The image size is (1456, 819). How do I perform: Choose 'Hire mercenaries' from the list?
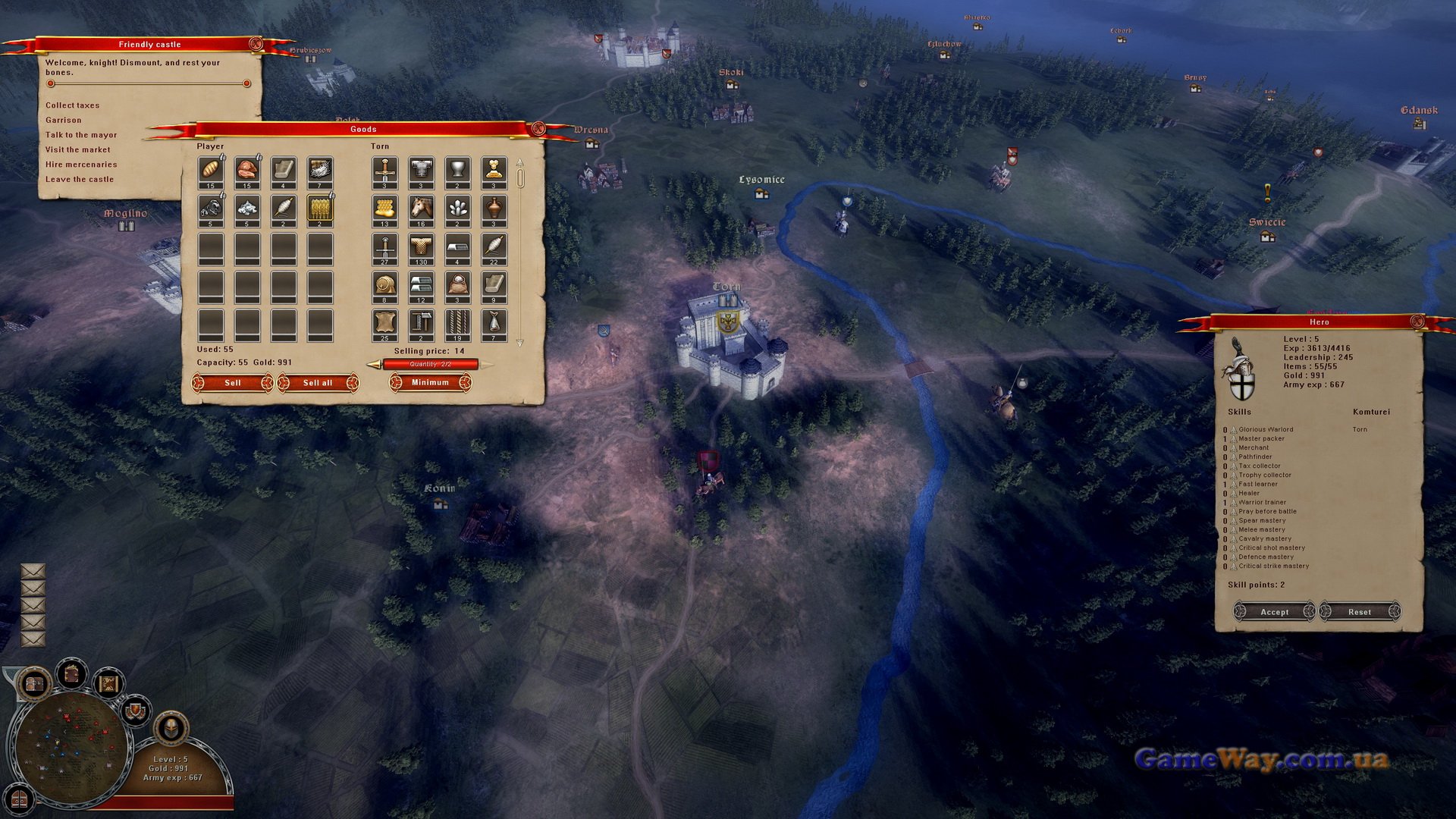point(80,165)
